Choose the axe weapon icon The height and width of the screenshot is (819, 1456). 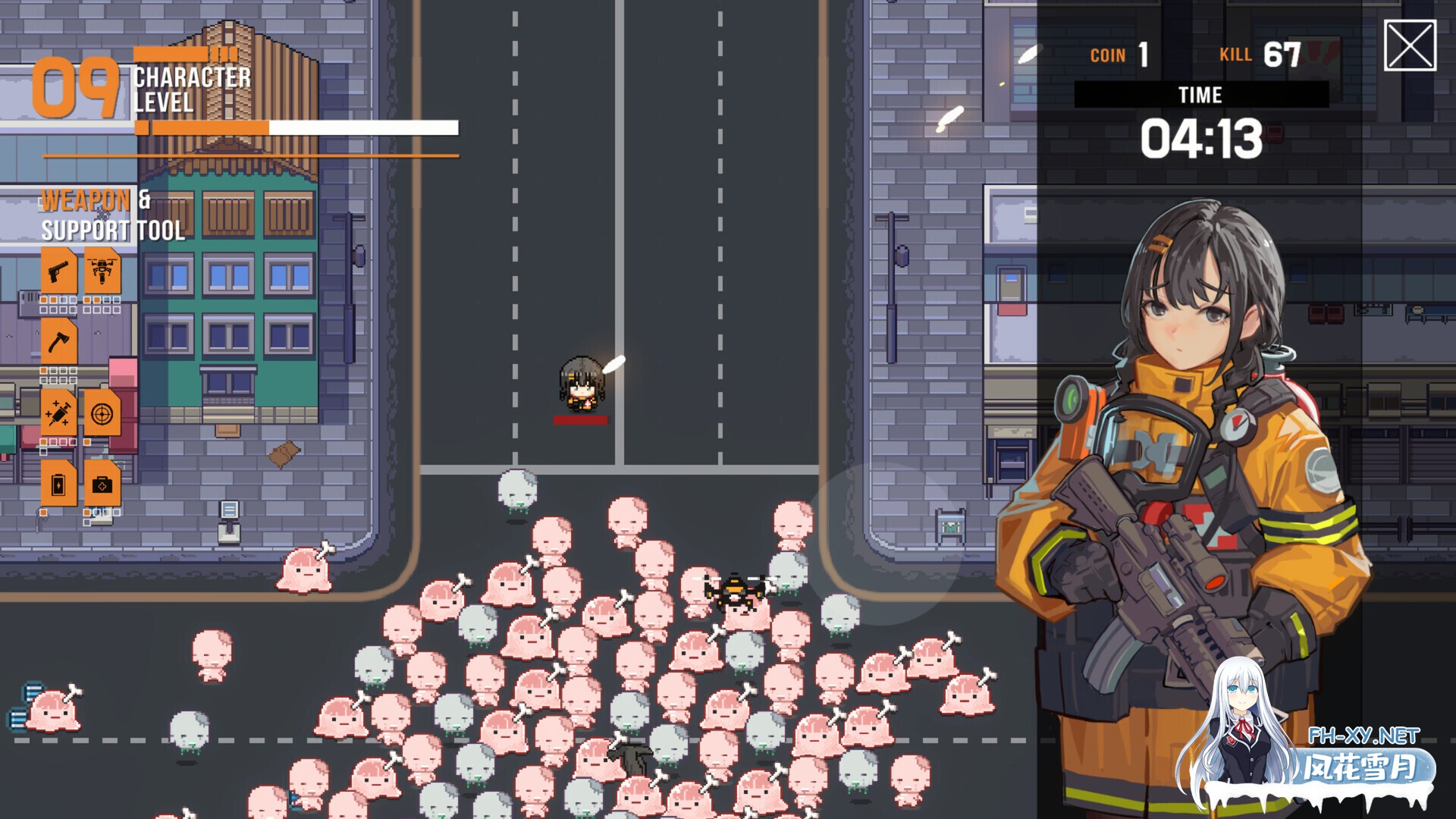point(58,342)
